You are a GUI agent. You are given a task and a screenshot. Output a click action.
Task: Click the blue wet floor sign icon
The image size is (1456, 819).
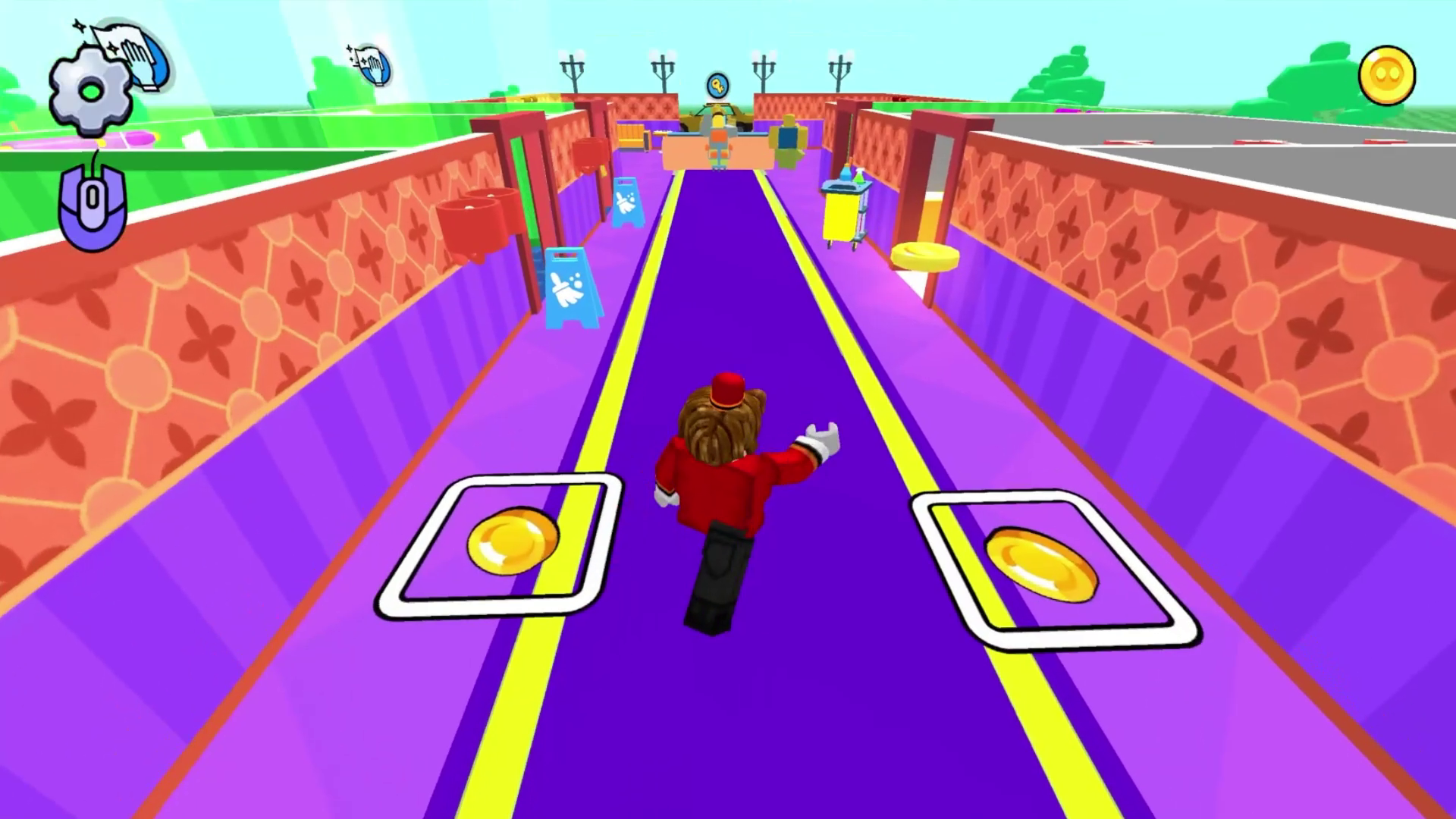[x=573, y=288]
